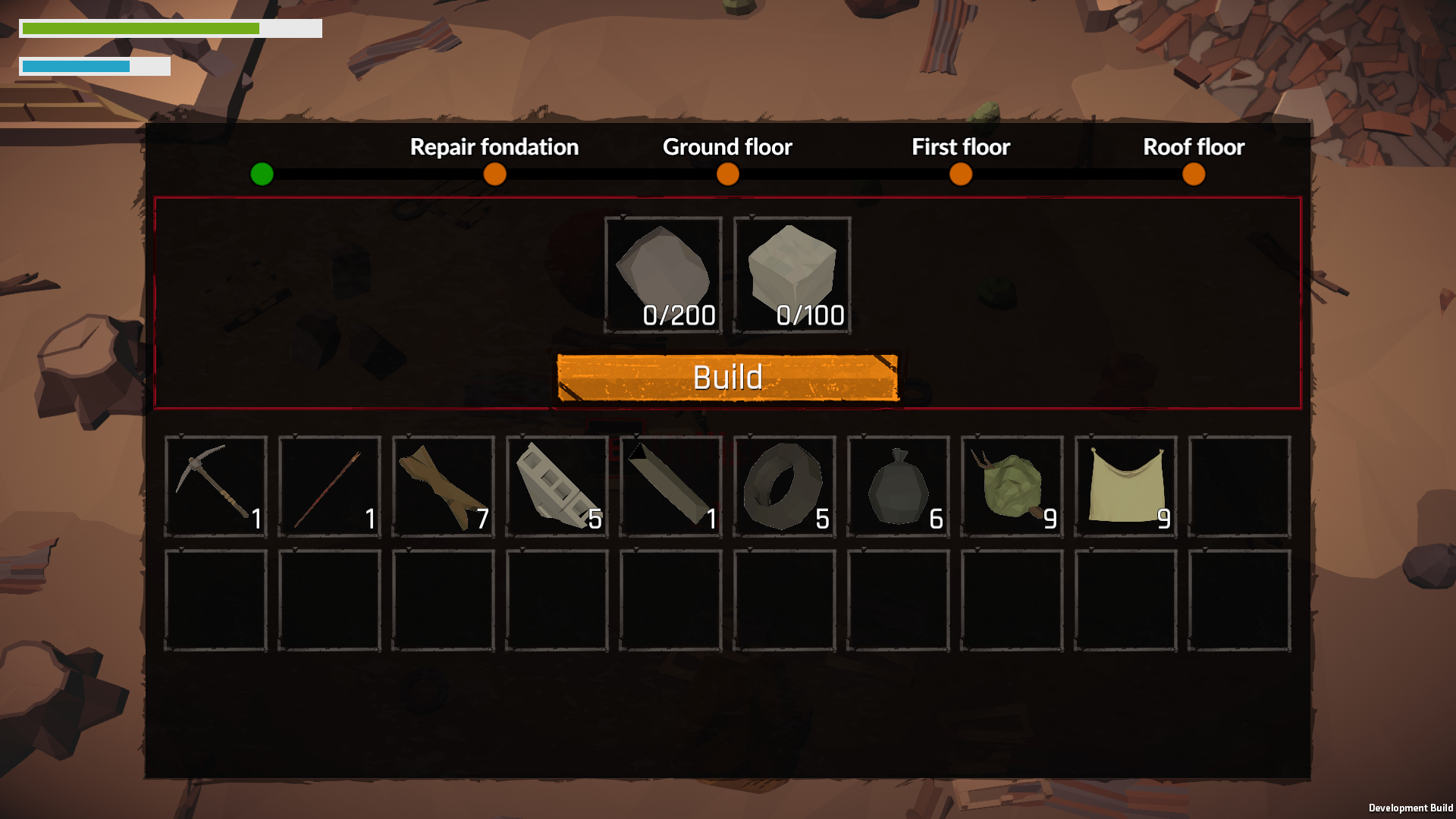This screenshot has height=819, width=1456.
Task: Select the Repair fondation stage marker
Action: click(494, 174)
